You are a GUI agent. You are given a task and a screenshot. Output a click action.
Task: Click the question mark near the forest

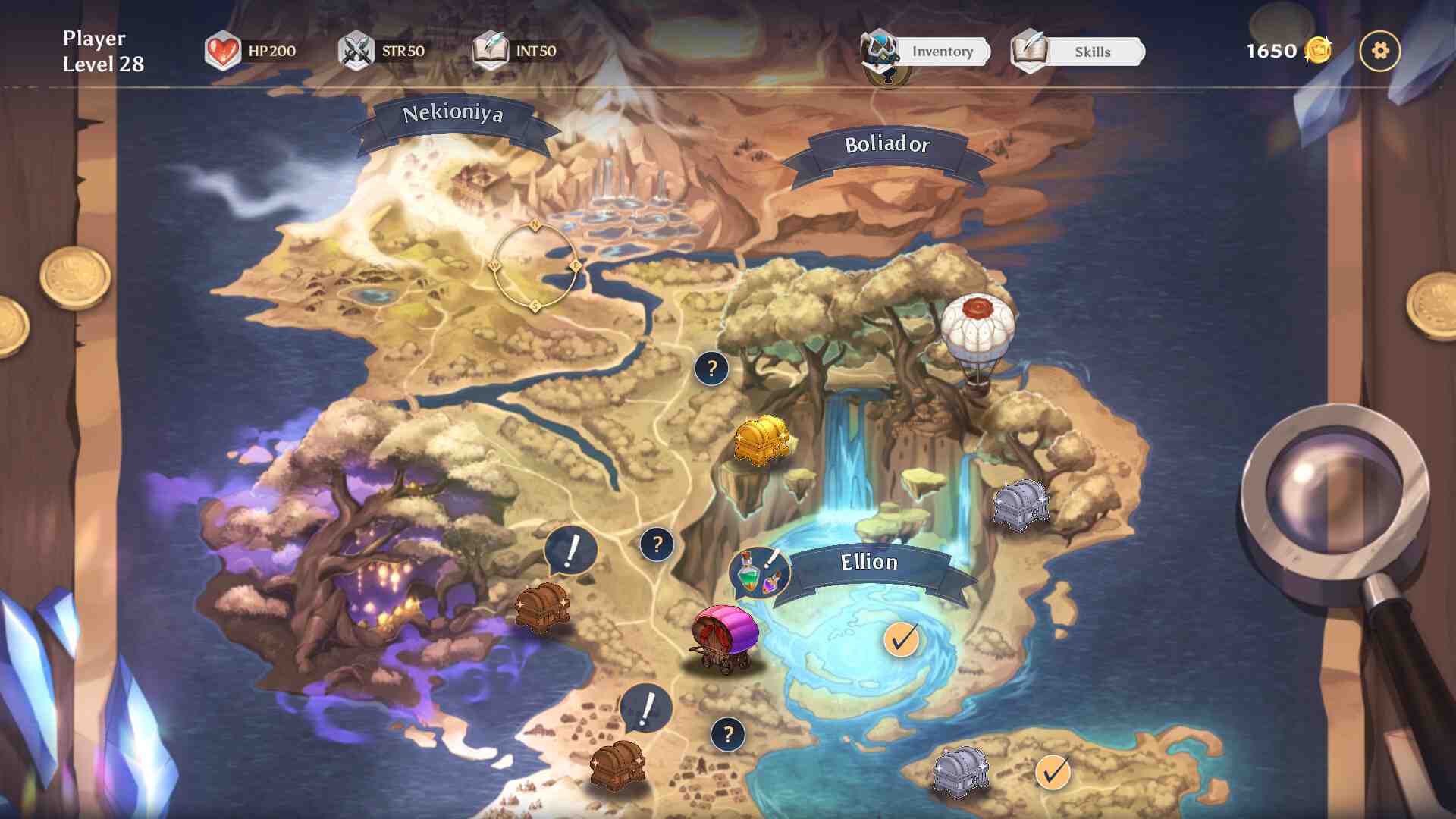711,369
